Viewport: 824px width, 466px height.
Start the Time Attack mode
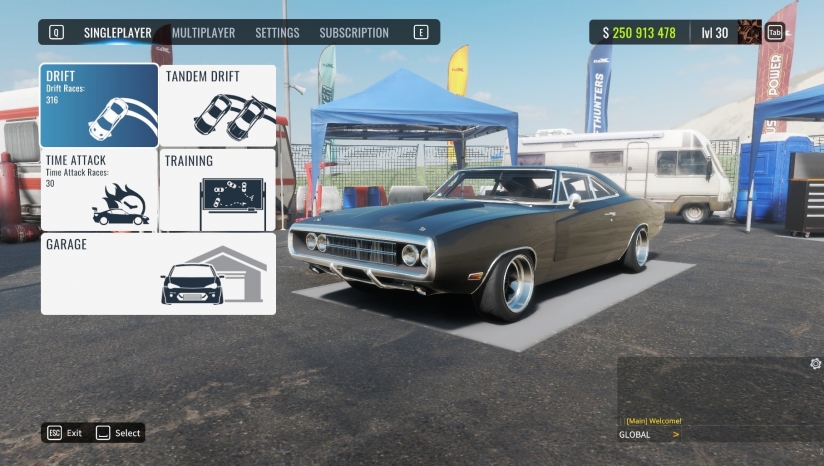pos(99,190)
